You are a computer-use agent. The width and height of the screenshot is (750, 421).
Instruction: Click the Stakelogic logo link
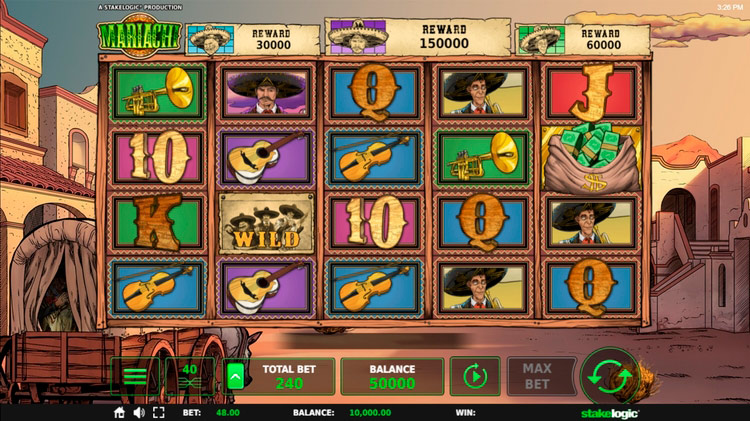(610, 412)
